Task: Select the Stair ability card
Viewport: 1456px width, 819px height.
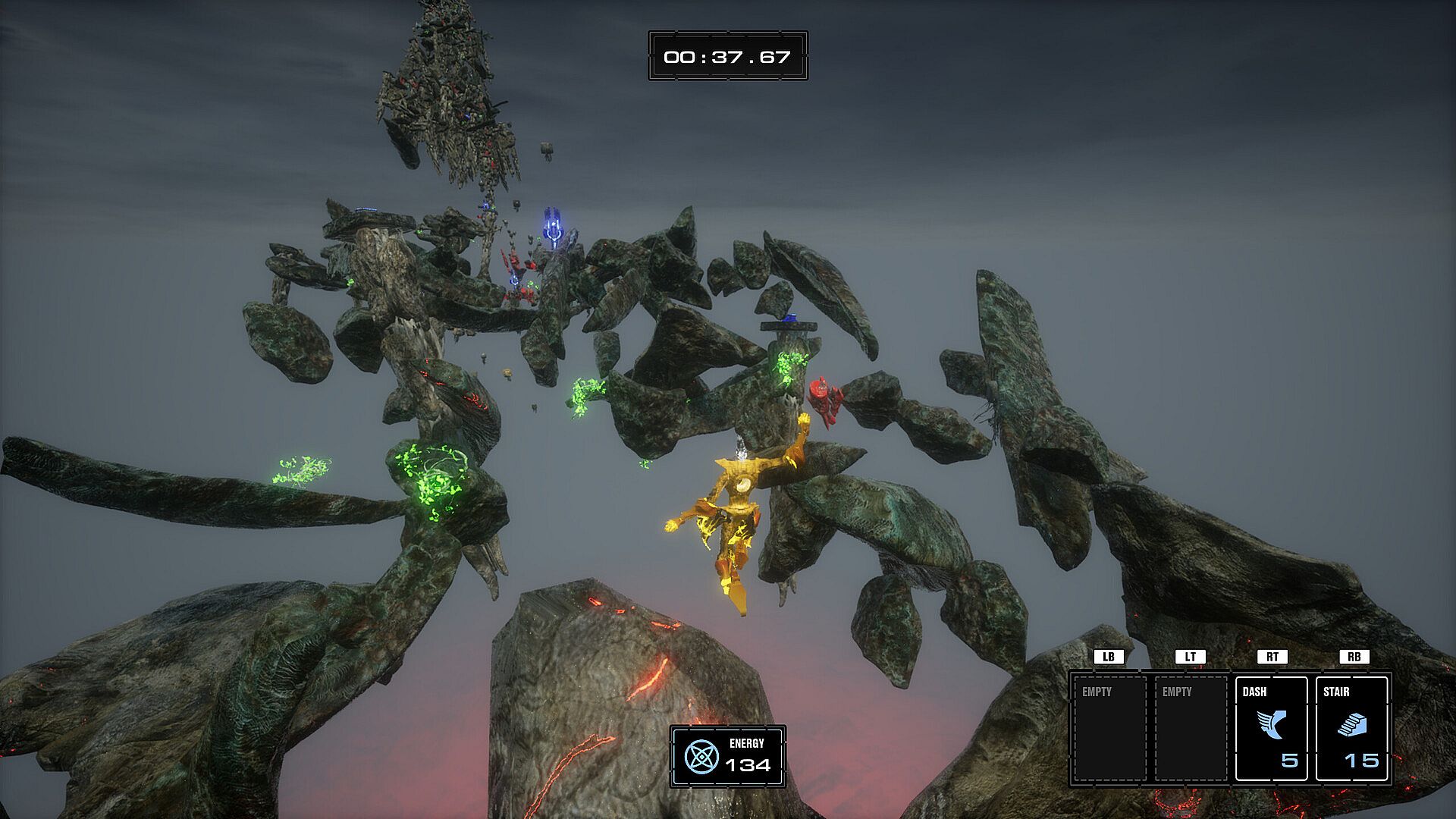Action: (1351, 728)
